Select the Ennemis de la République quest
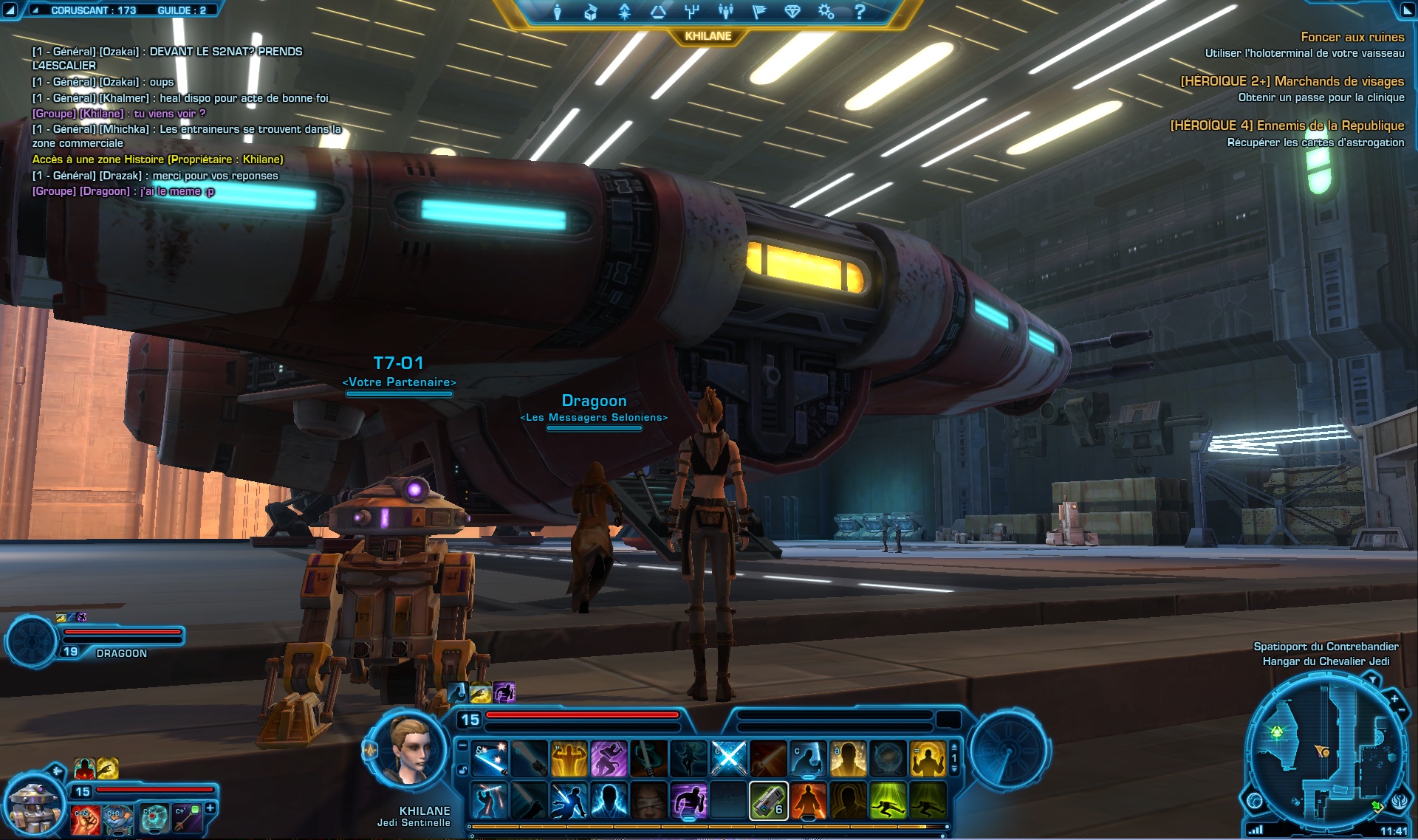The height and width of the screenshot is (840, 1418). [1287, 125]
